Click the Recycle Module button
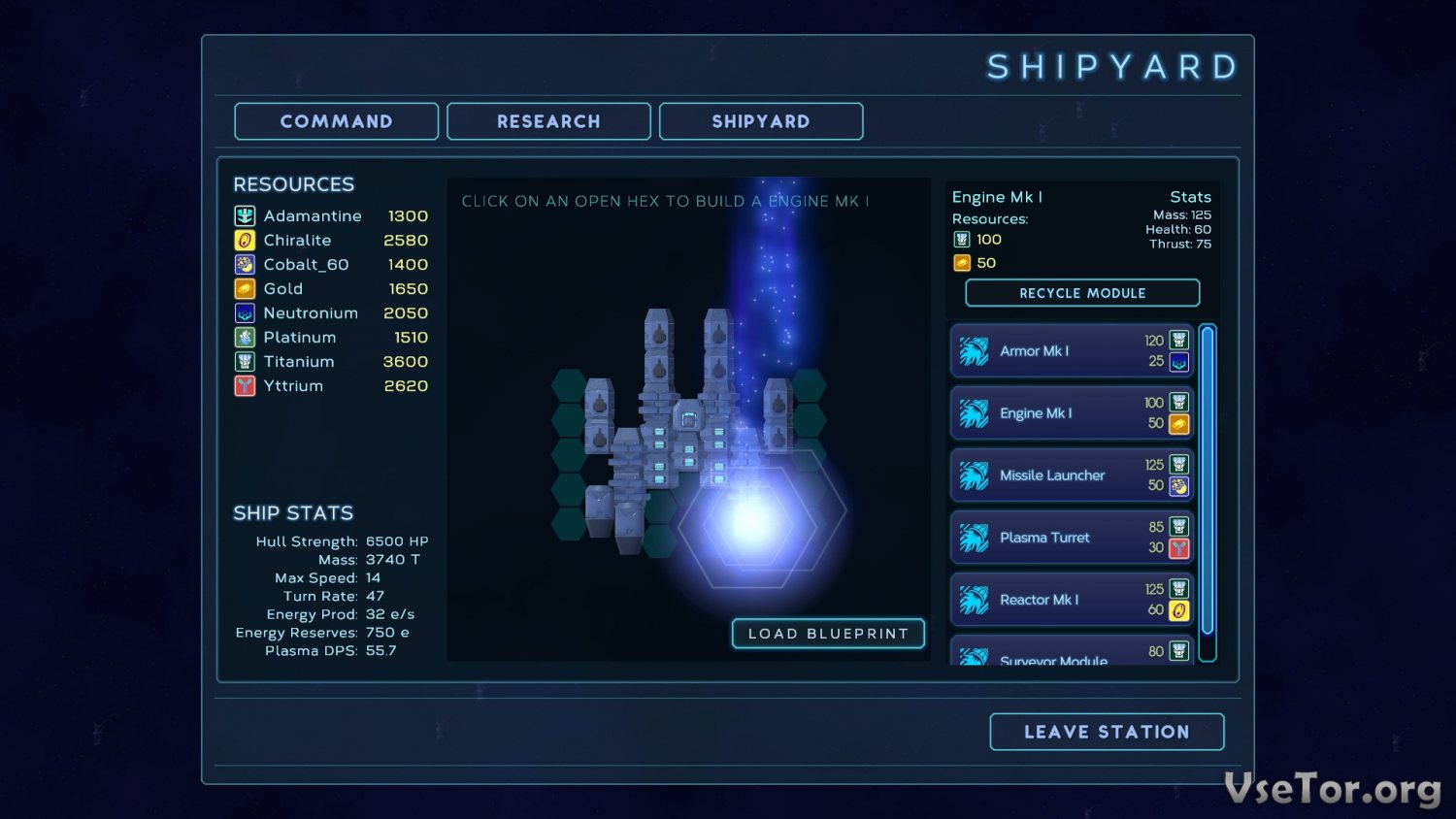 tap(1082, 293)
